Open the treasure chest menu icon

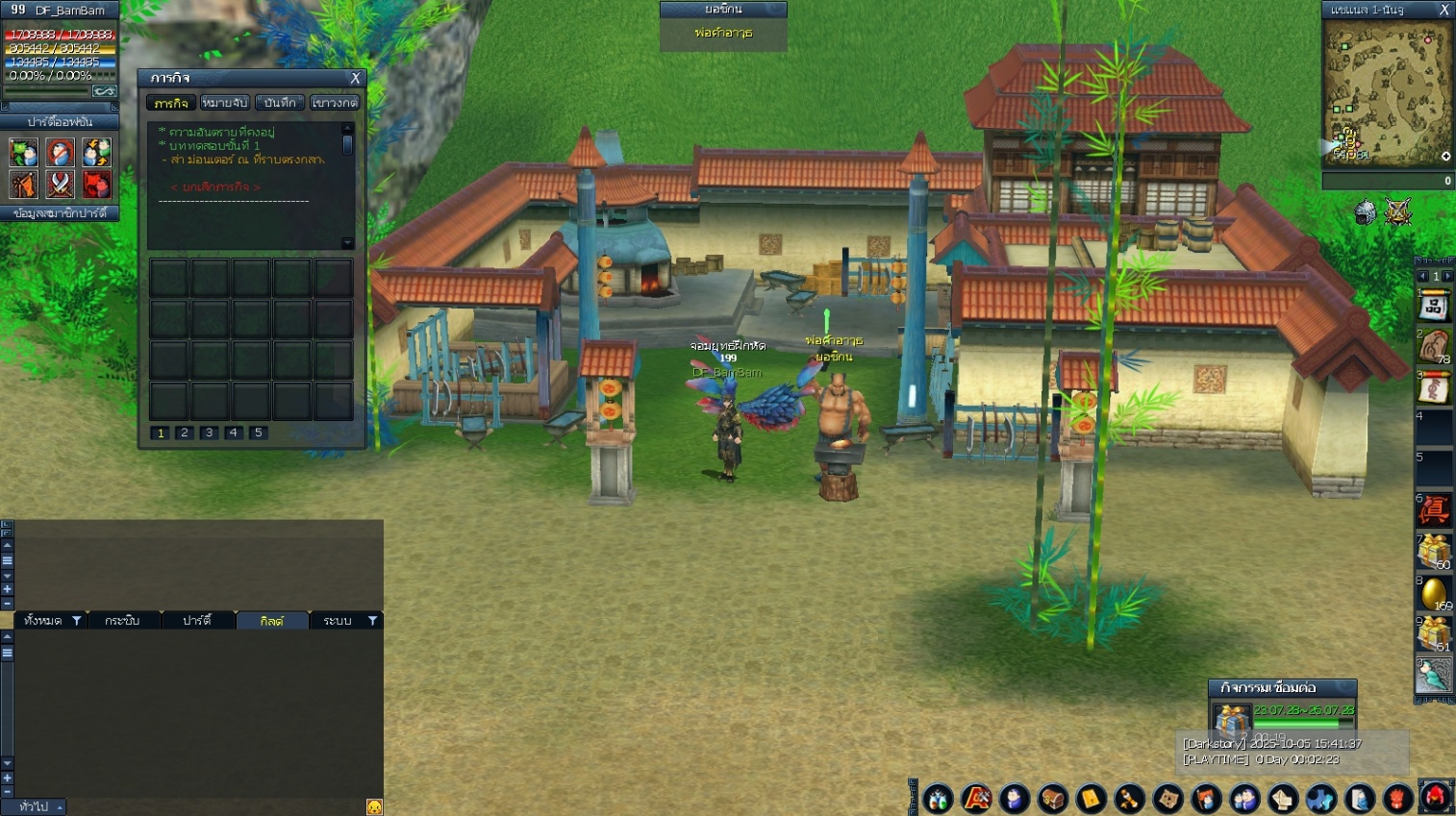click(1053, 799)
